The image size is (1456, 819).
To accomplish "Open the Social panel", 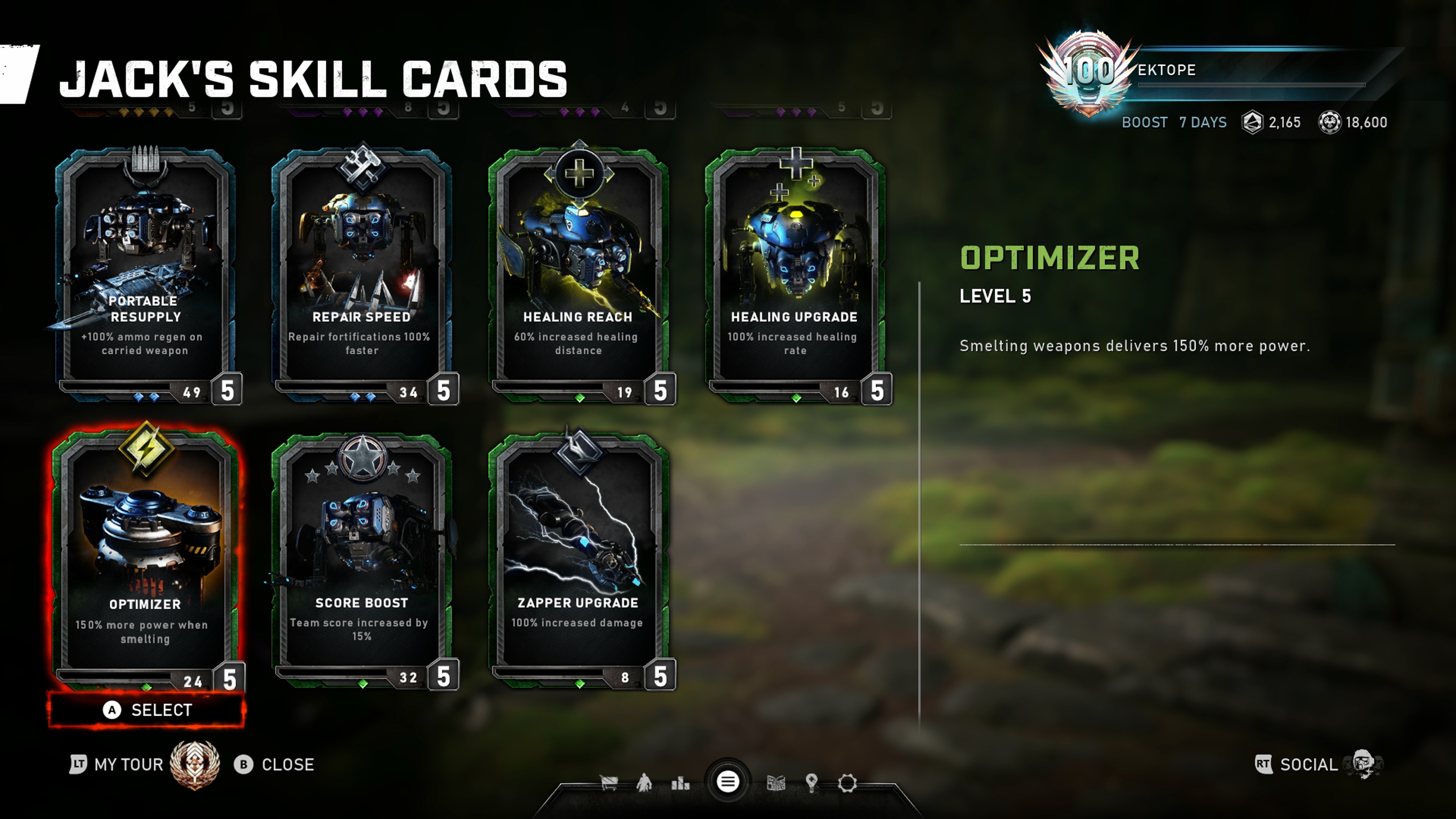I will click(x=1308, y=765).
